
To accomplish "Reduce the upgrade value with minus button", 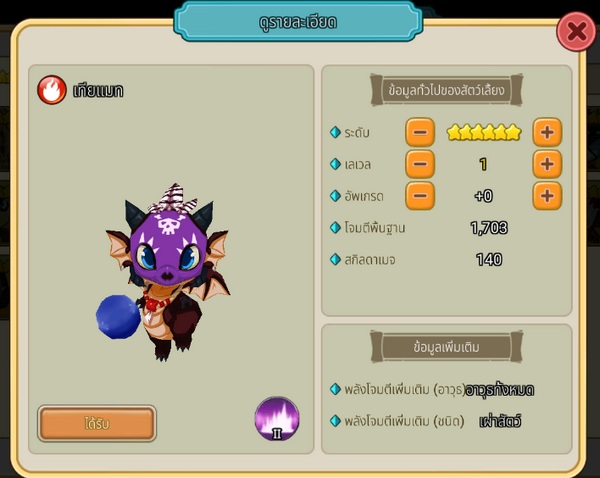I will coord(420,196).
